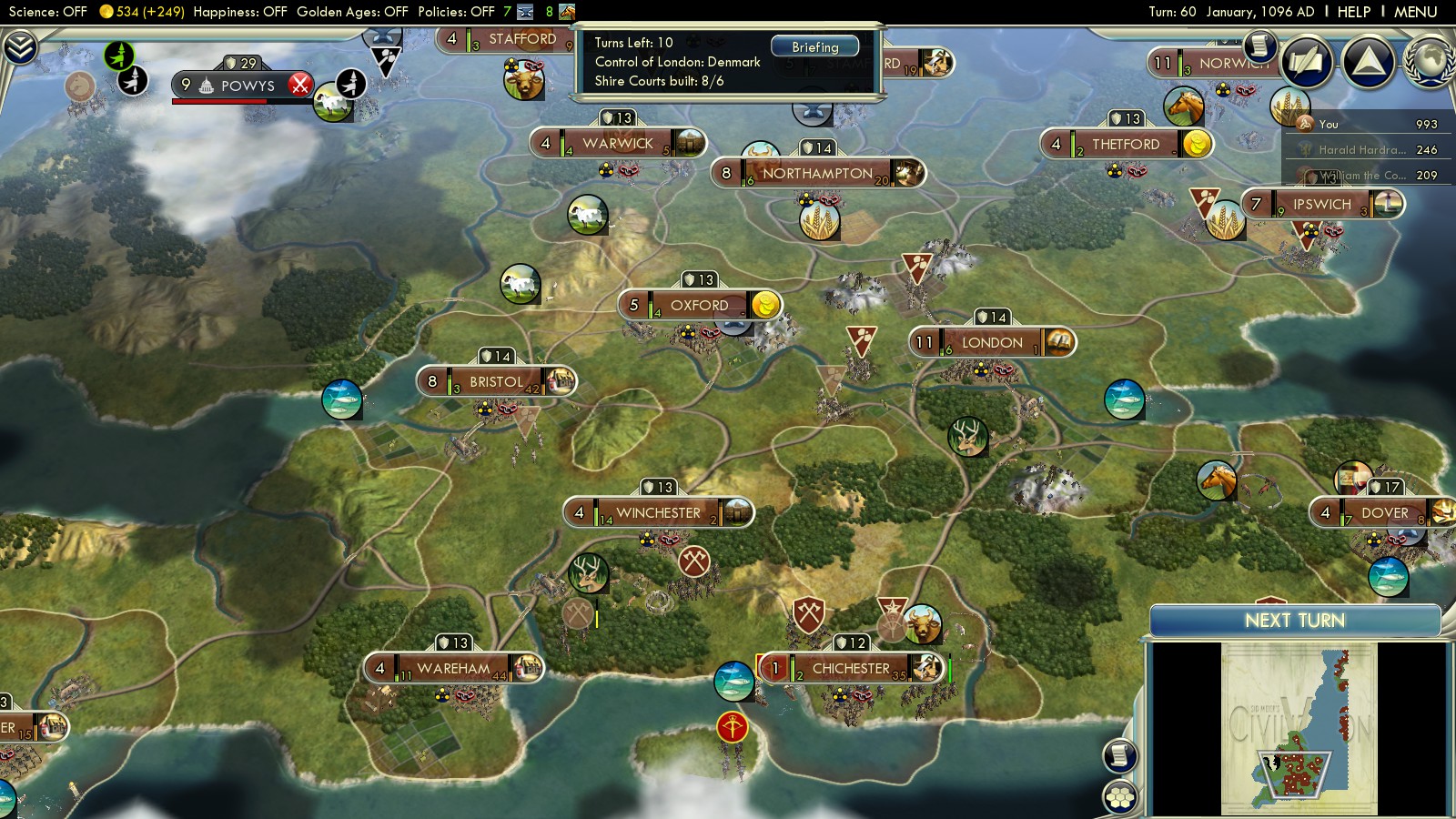This screenshot has height=819, width=1456.
Task: Open the globe with laurel wreath icon
Action: [1430, 62]
